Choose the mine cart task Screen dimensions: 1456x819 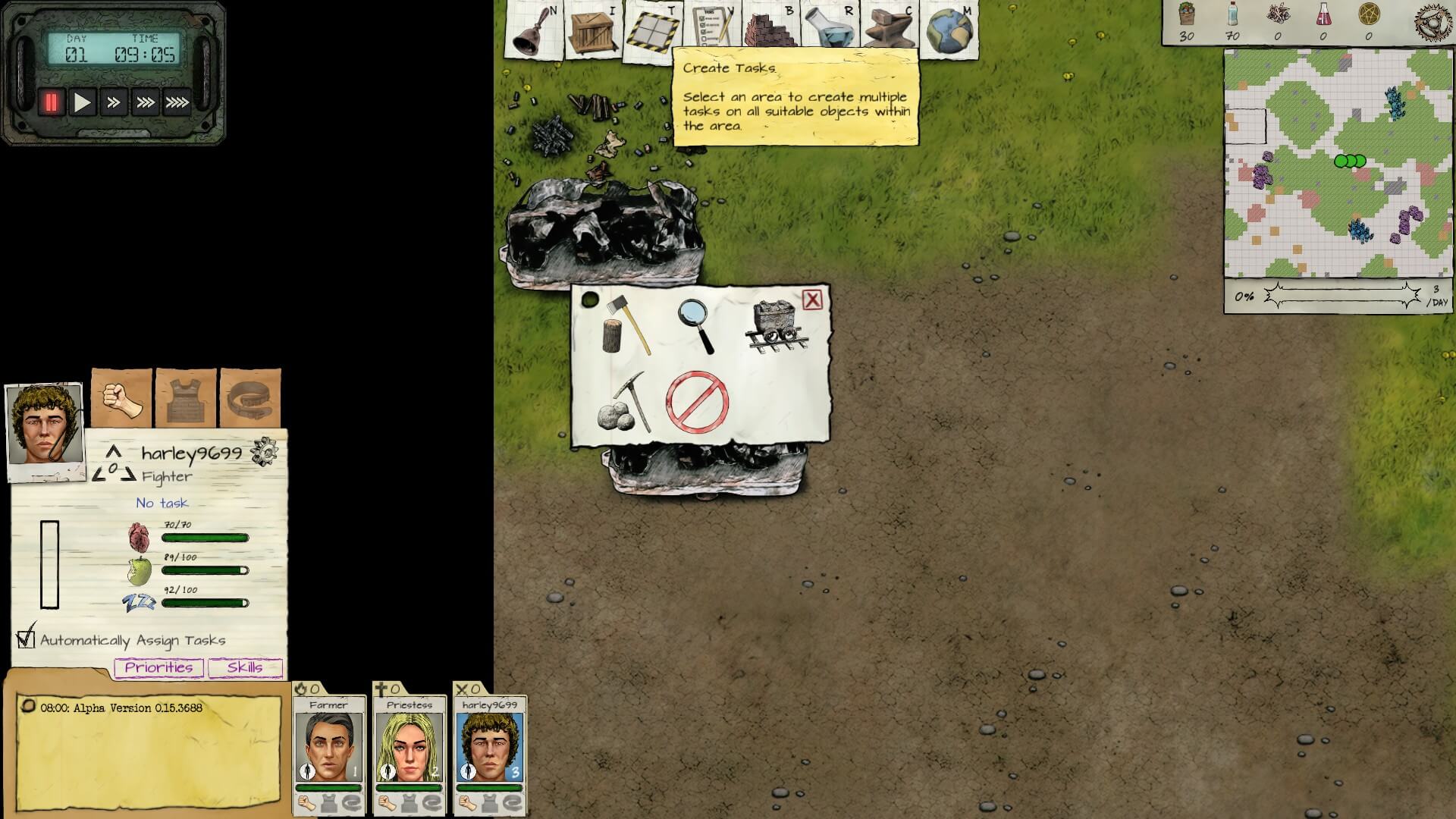pos(777,326)
